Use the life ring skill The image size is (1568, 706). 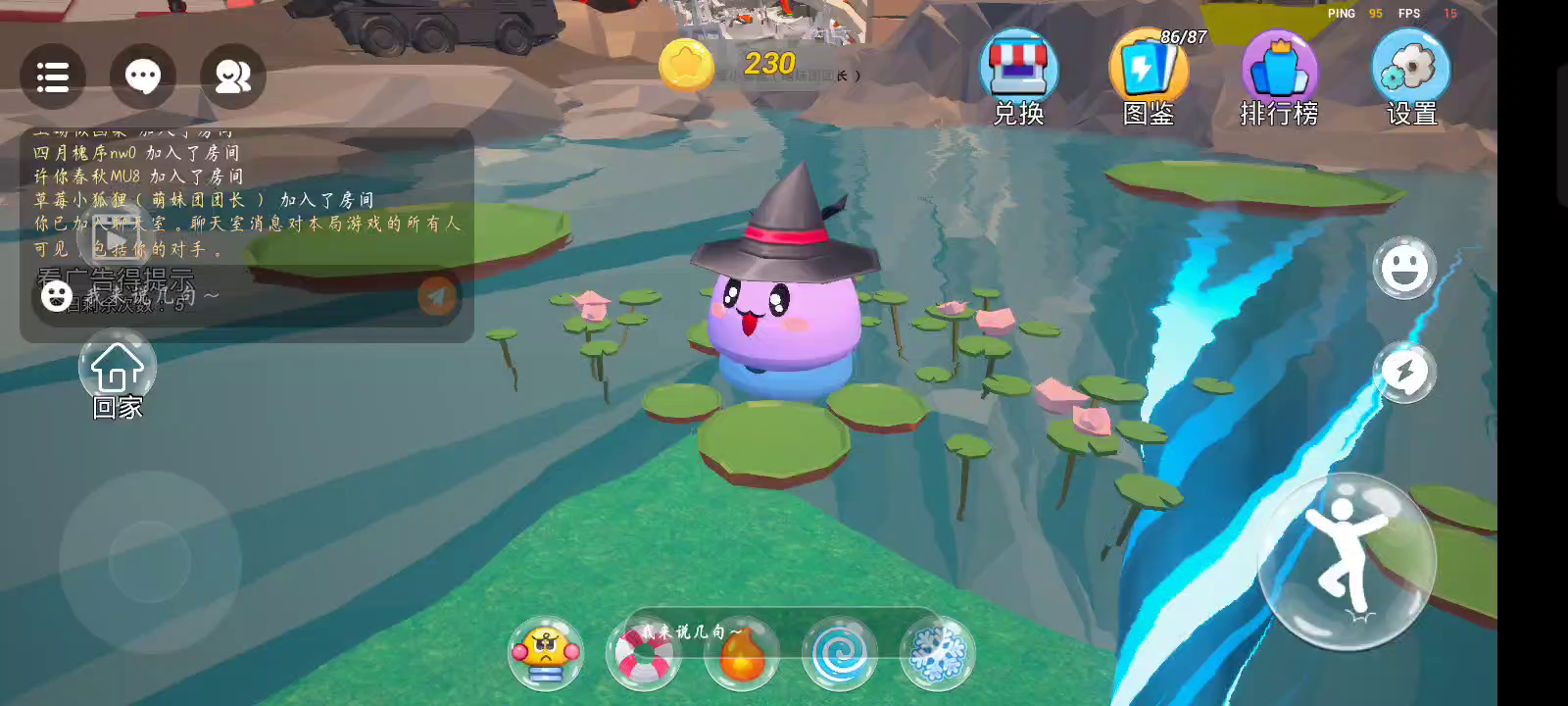[x=643, y=653]
